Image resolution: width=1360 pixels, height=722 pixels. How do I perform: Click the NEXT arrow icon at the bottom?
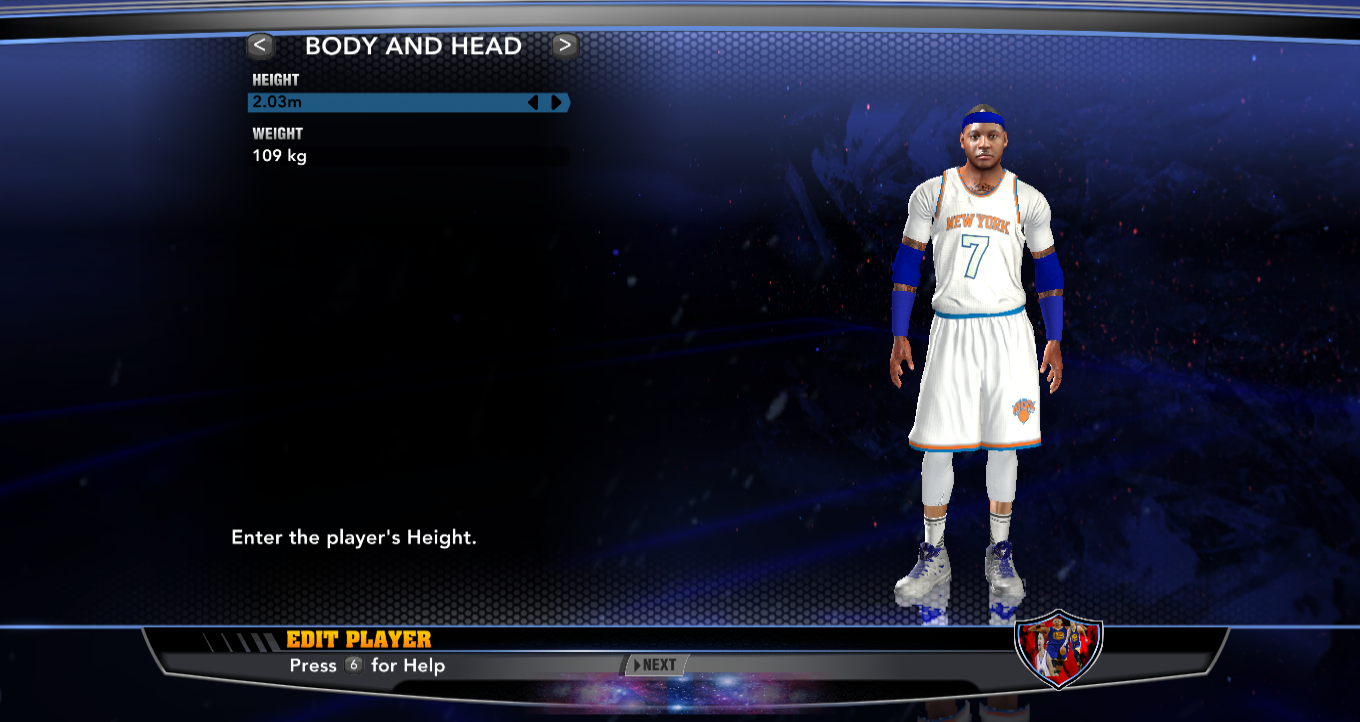tap(638, 664)
